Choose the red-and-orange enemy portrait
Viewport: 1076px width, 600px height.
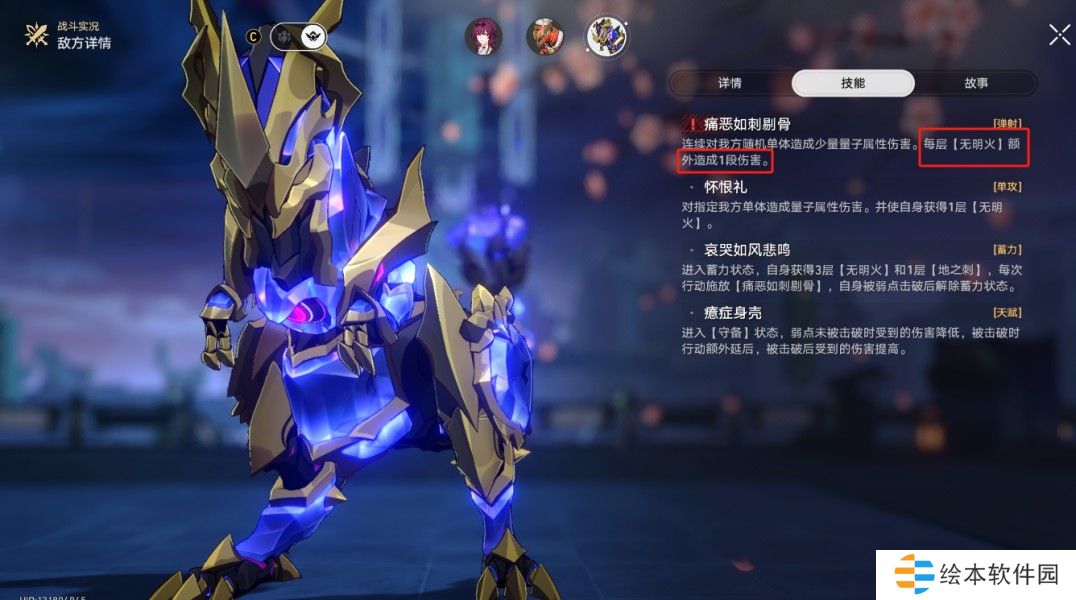coord(545,37)
